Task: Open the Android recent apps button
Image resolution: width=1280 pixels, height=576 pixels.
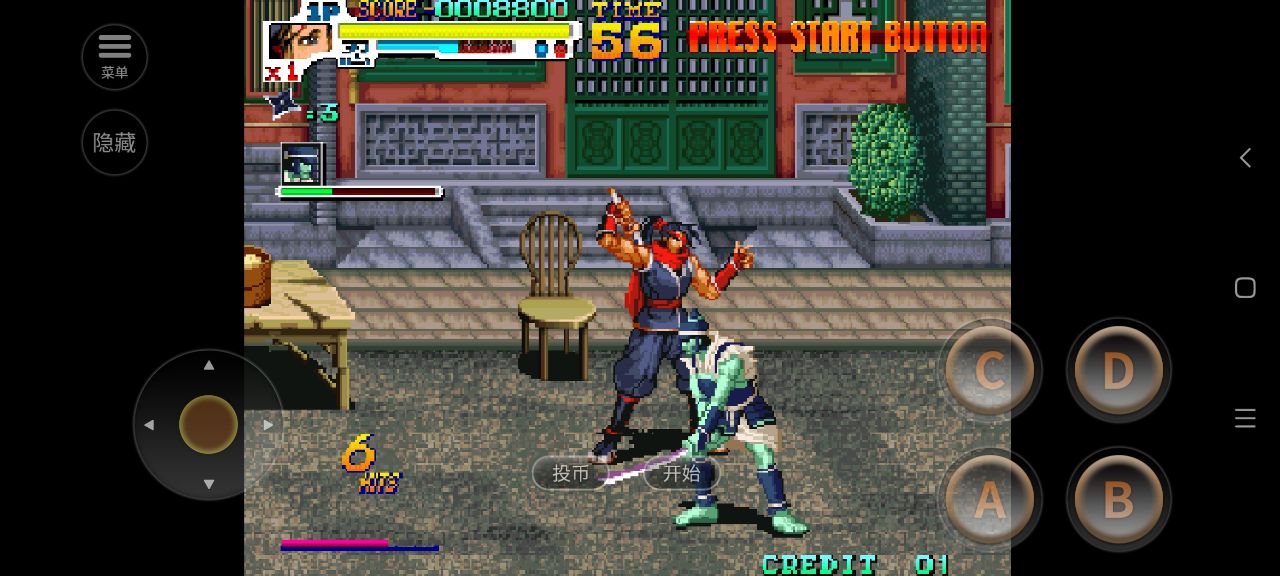Action: (1245, 418)
